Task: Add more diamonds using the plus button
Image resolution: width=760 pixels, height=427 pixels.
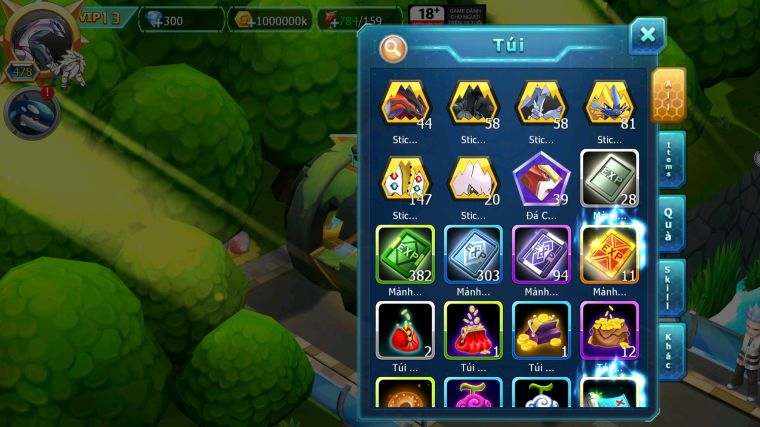Action: pyautogui.click(x=158, y=20)
